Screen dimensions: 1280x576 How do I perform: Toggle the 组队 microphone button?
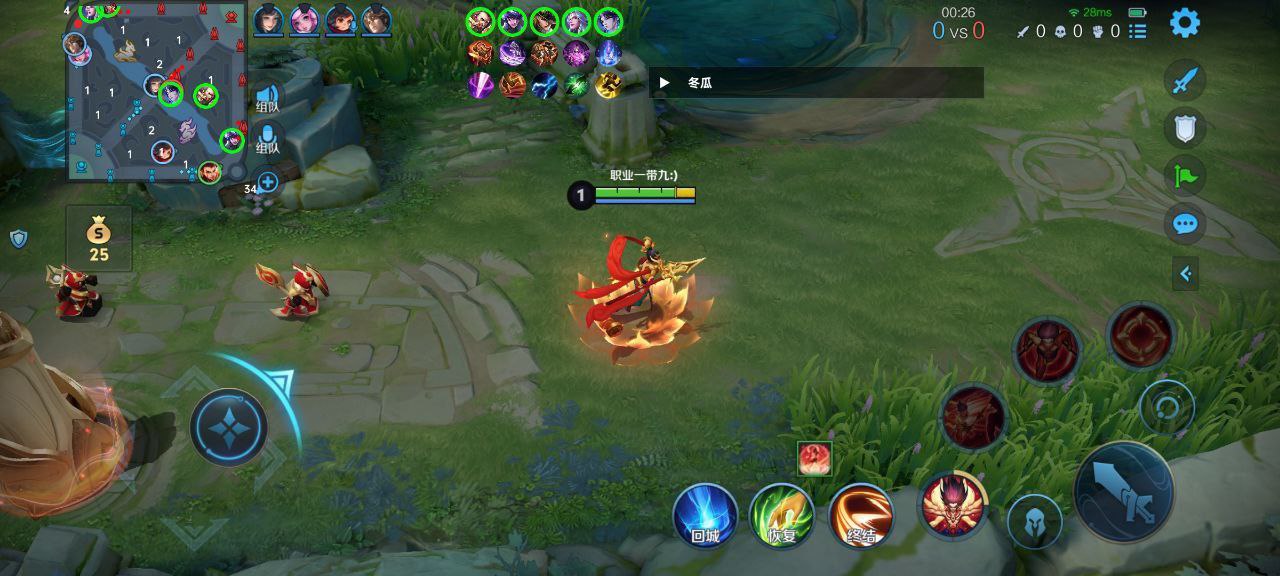pyautogui.click(x=268, y=139)
